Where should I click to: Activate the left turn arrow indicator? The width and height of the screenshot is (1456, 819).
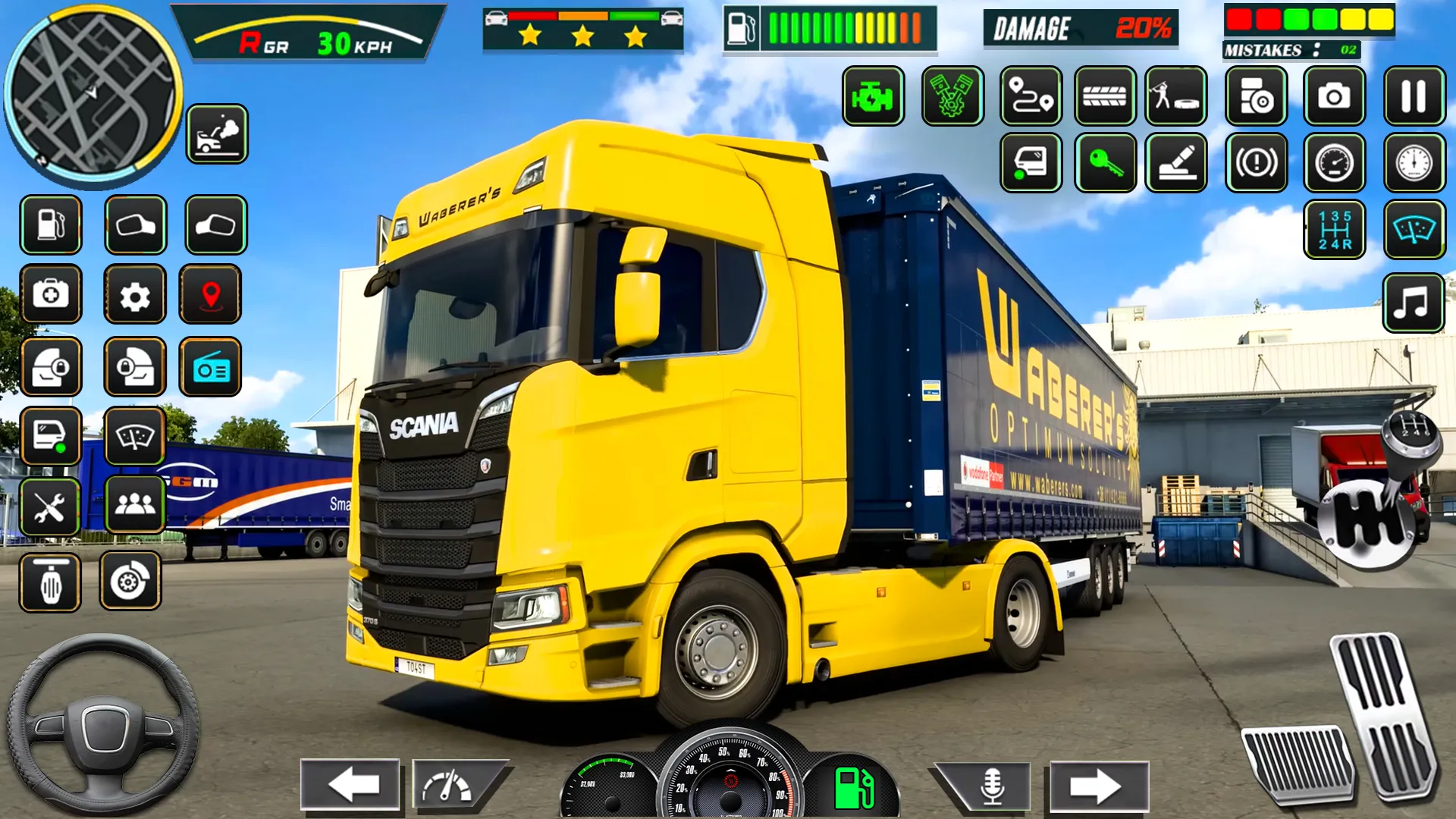click(350, 784)
